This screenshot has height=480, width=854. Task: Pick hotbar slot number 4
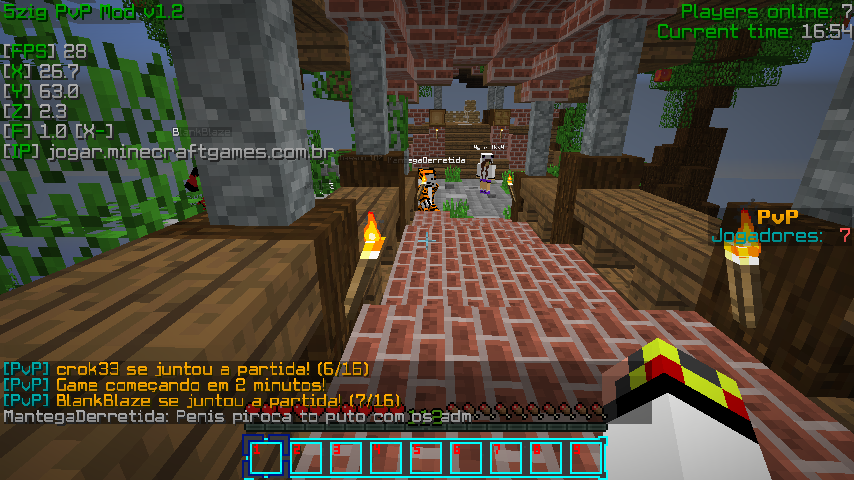click(x=386, y=457)
